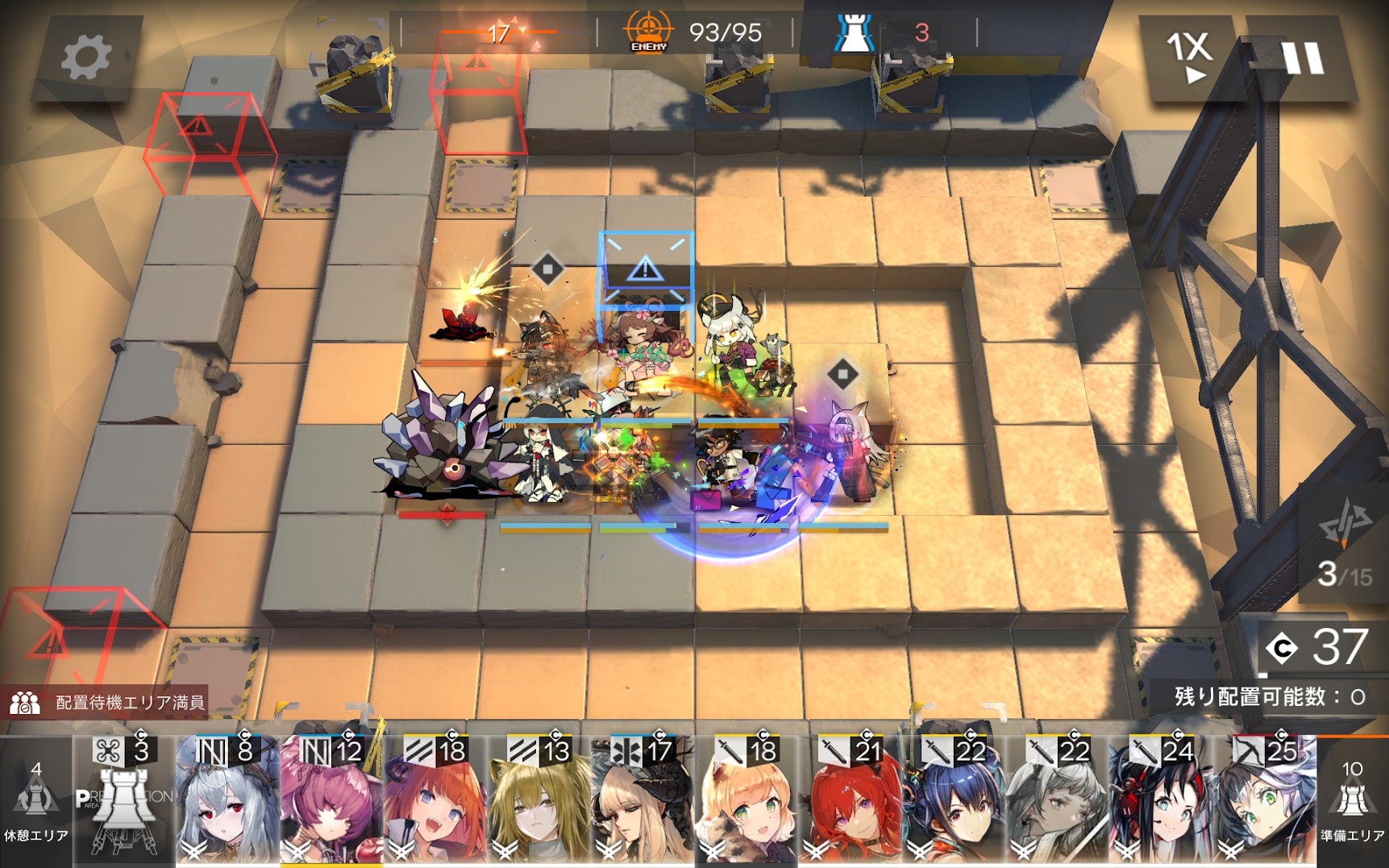
Task: Pause the battle
Action: pyautogui.click(x=1301, y=59)
